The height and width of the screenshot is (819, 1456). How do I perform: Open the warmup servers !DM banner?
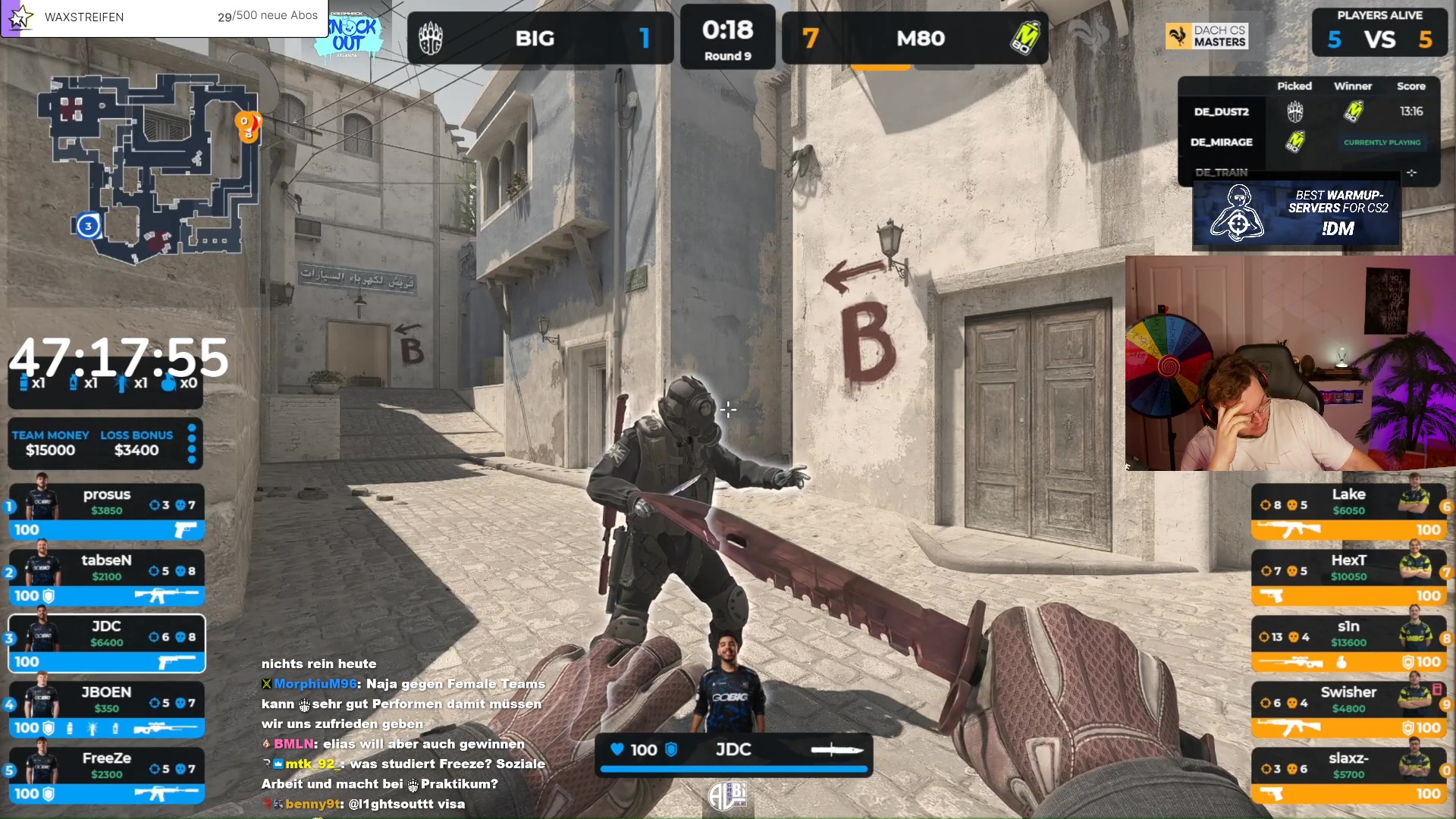click(x=1296, y=215)
